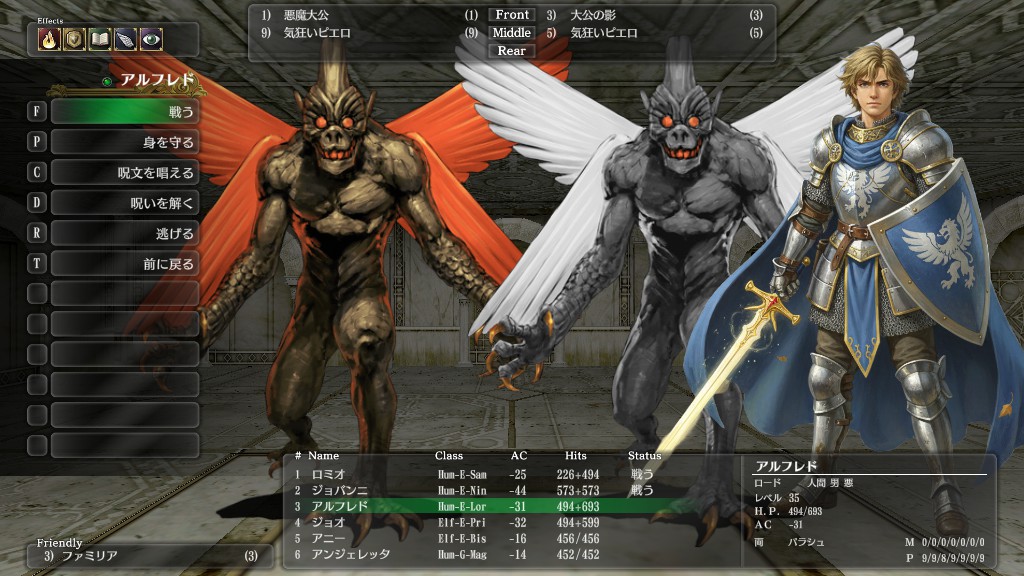Click 前に戻る to go back
This screenshot has width=1024, height=576.
tap(124, 264)
